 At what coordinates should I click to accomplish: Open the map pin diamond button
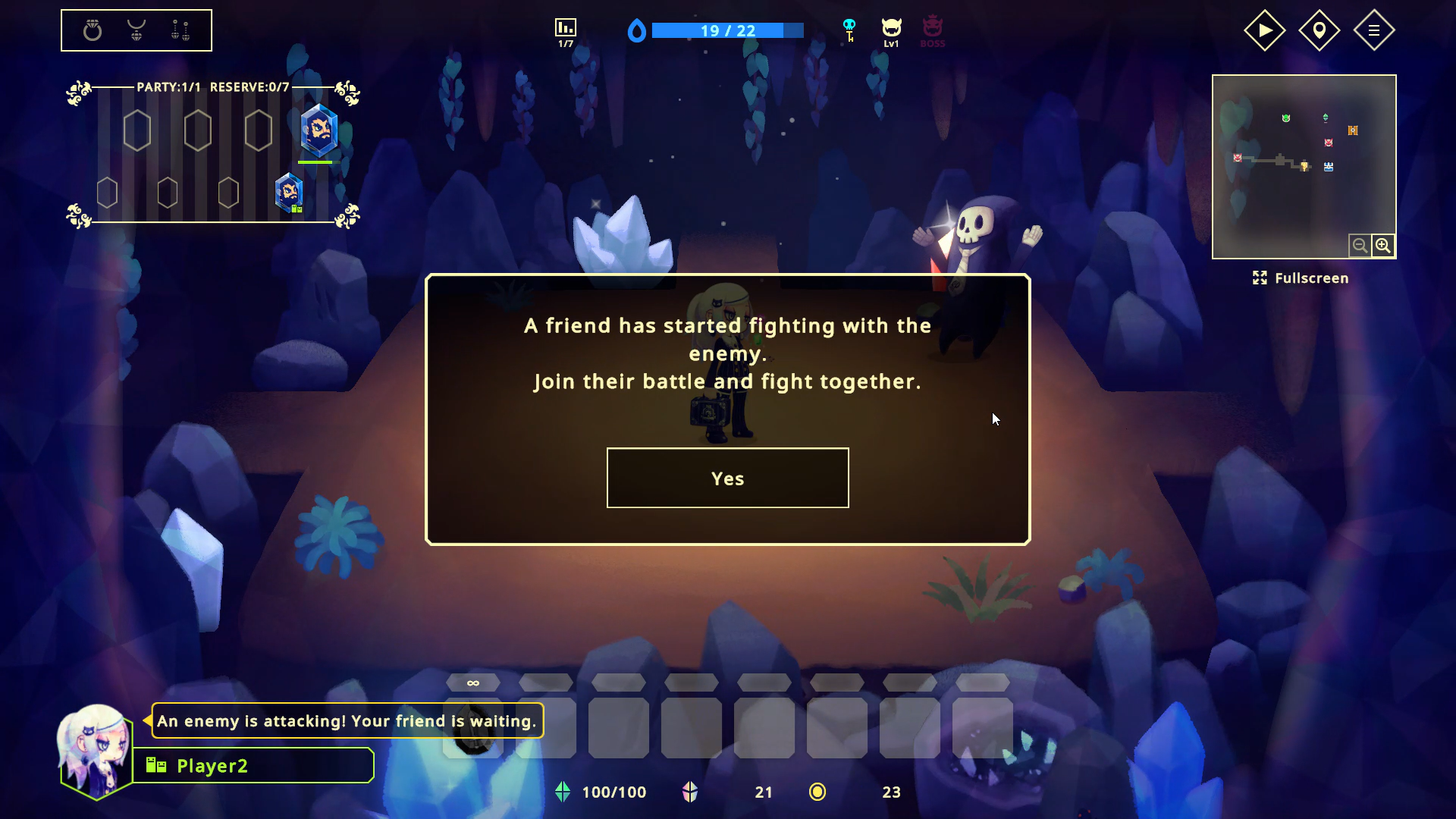click(1319, 30)
